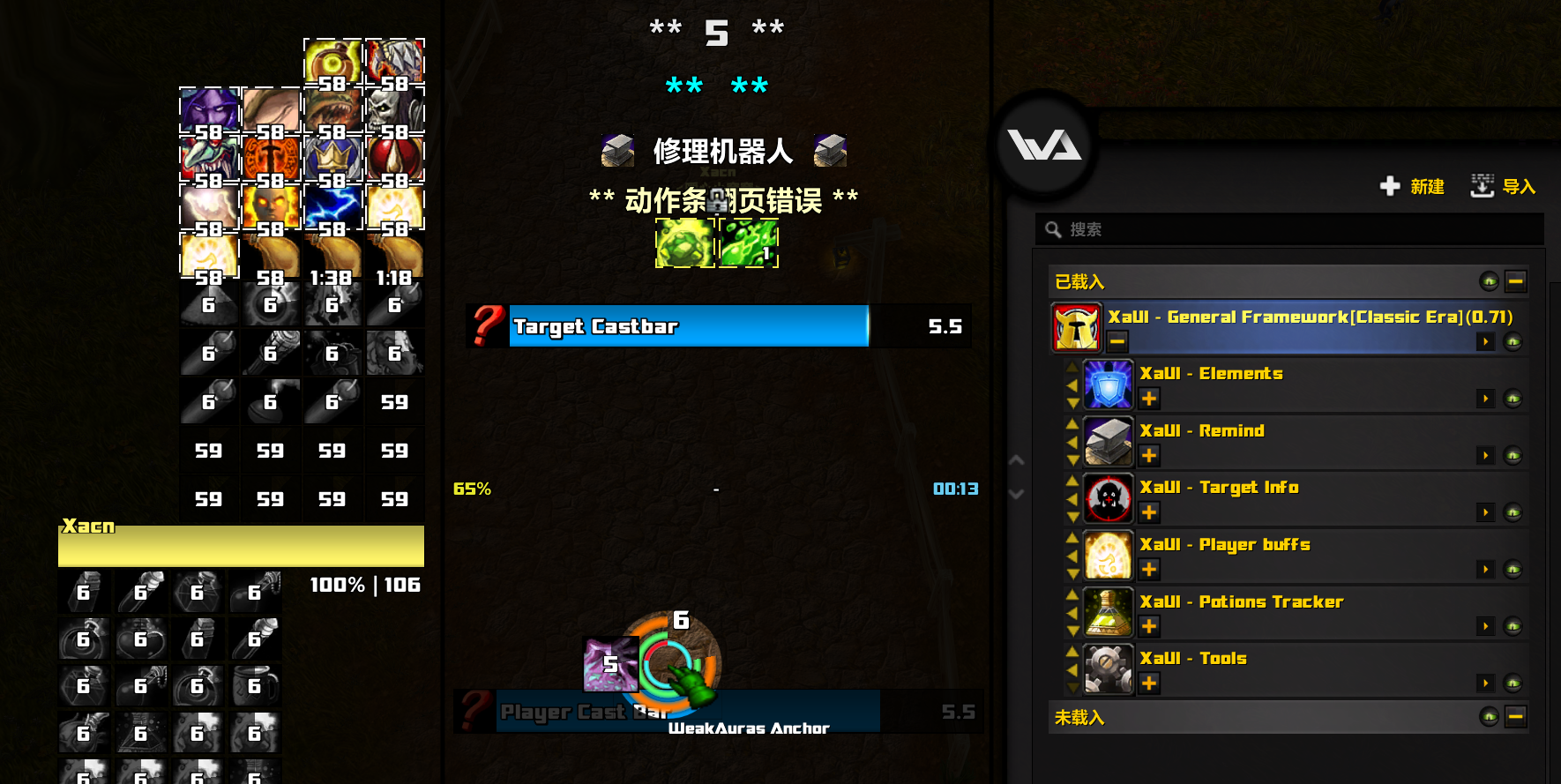
Task: Collapse the 已载入 loaded section
Action: 1516,281
